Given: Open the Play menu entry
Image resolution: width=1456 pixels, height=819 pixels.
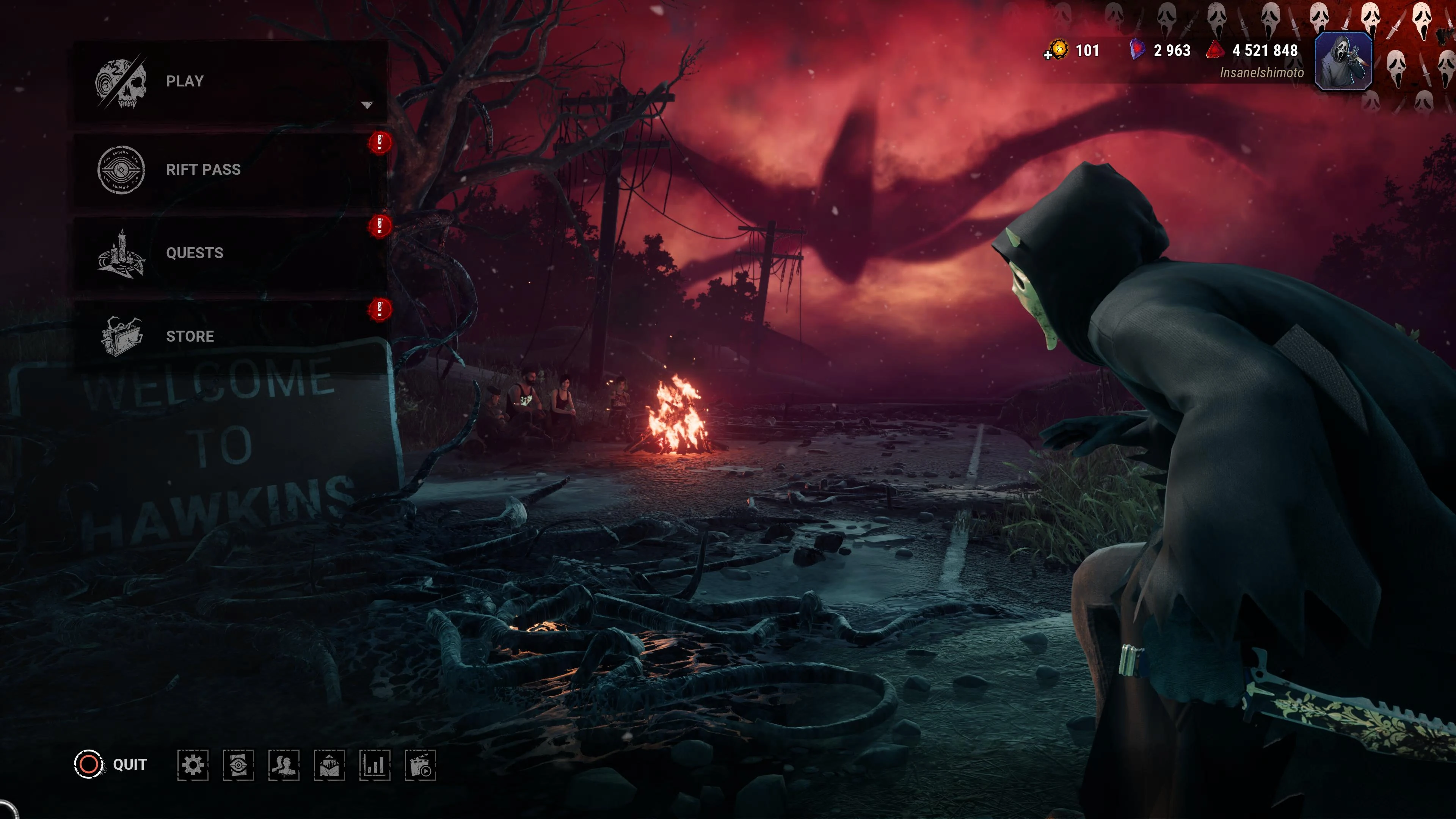Looking at the screenshot, I should [x=226, y=82].
